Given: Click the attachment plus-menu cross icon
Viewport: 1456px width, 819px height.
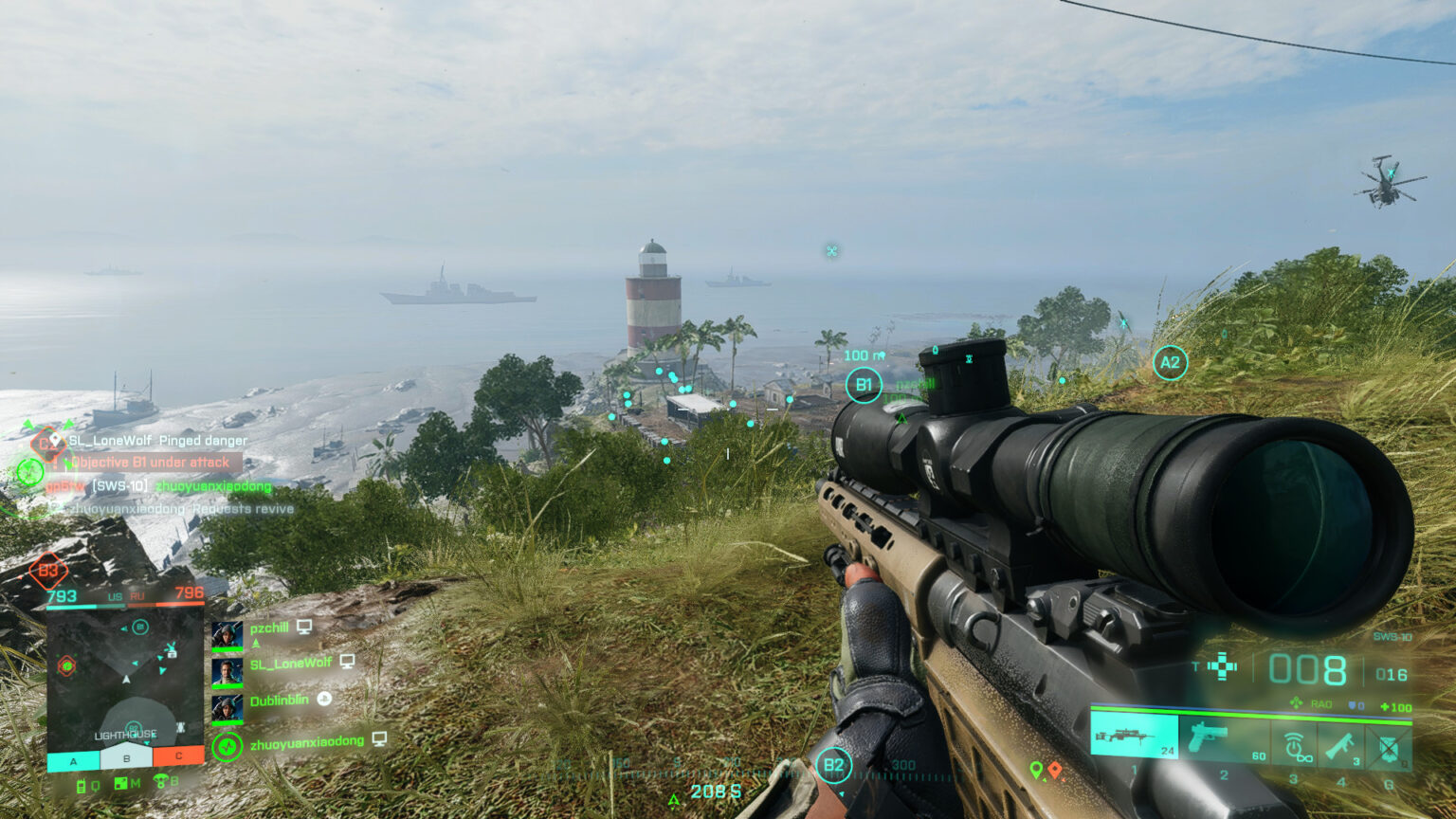Looking at the screenshot, I should [1222, 666].
